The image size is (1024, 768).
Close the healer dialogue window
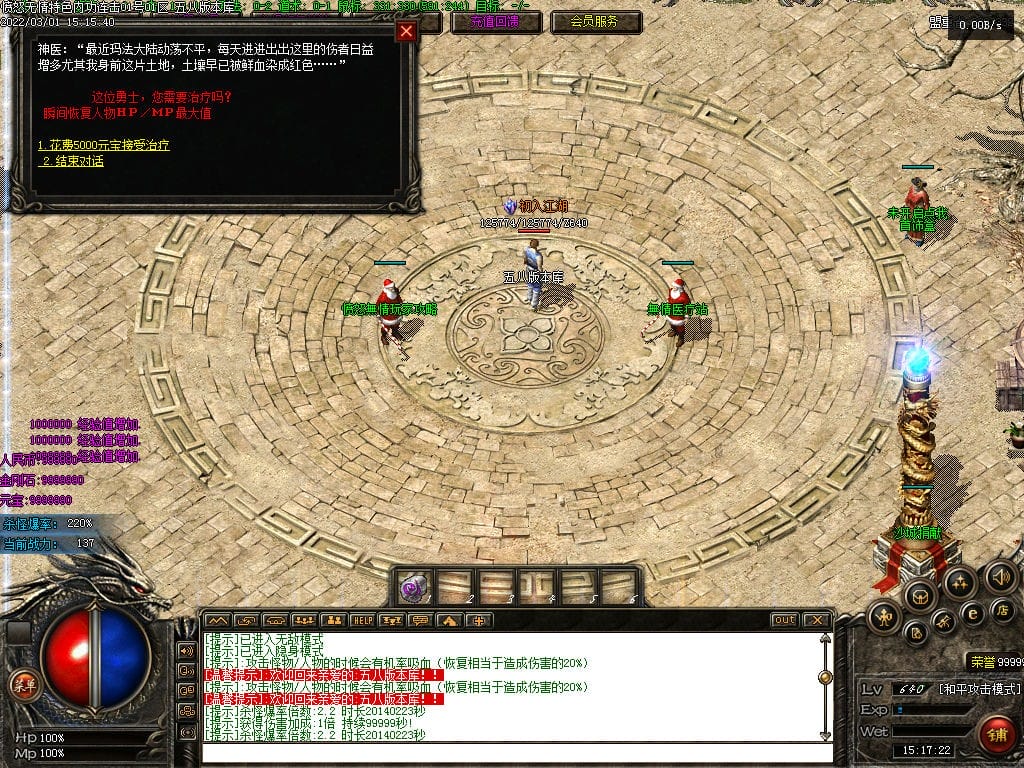tap(406, 31)
